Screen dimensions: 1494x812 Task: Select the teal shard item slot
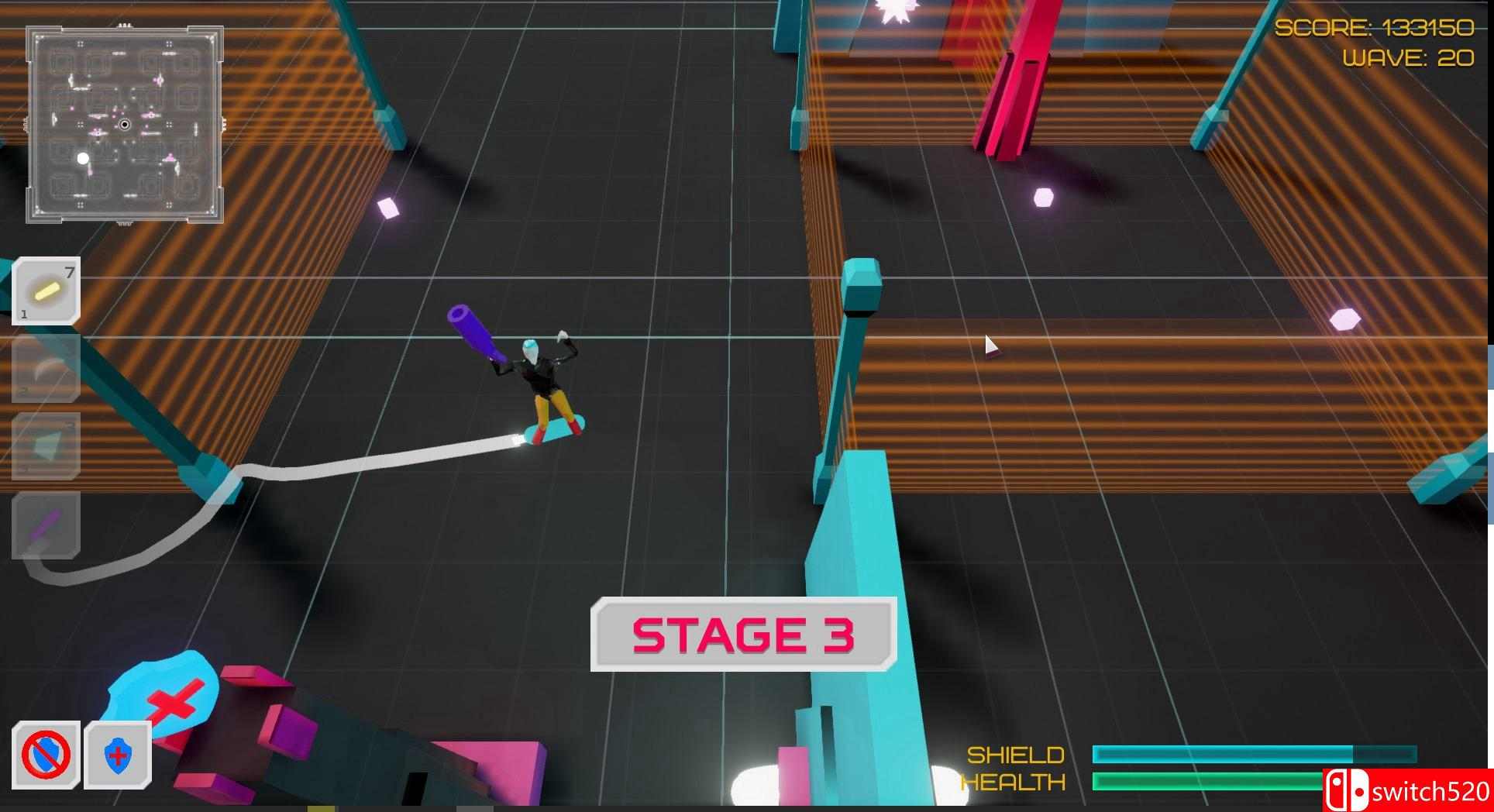(x=45, y=448)
